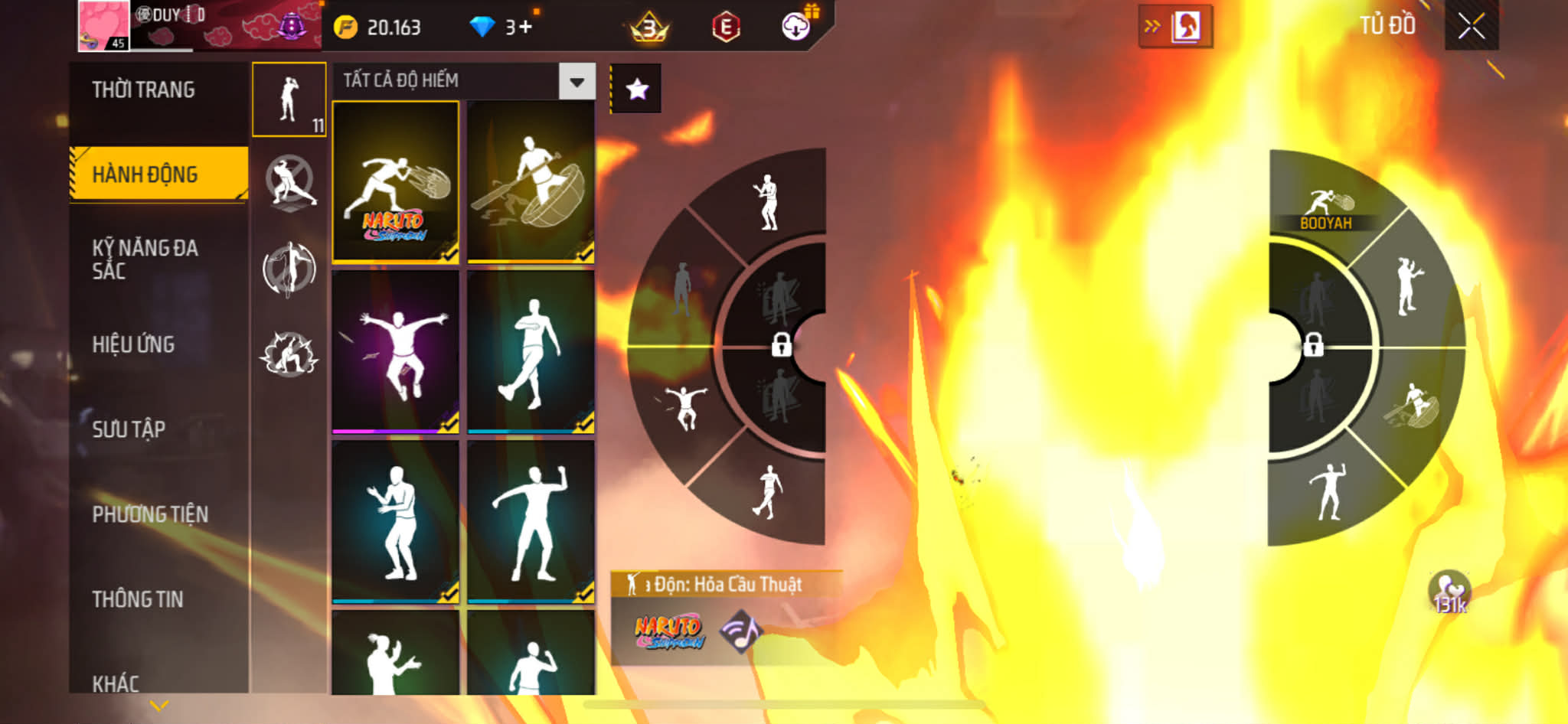This screenshot has height=724, width=1568.
Task: Go to Phương Tiện vehicles section
Action: pyautogui.click(x=150, y=514)
